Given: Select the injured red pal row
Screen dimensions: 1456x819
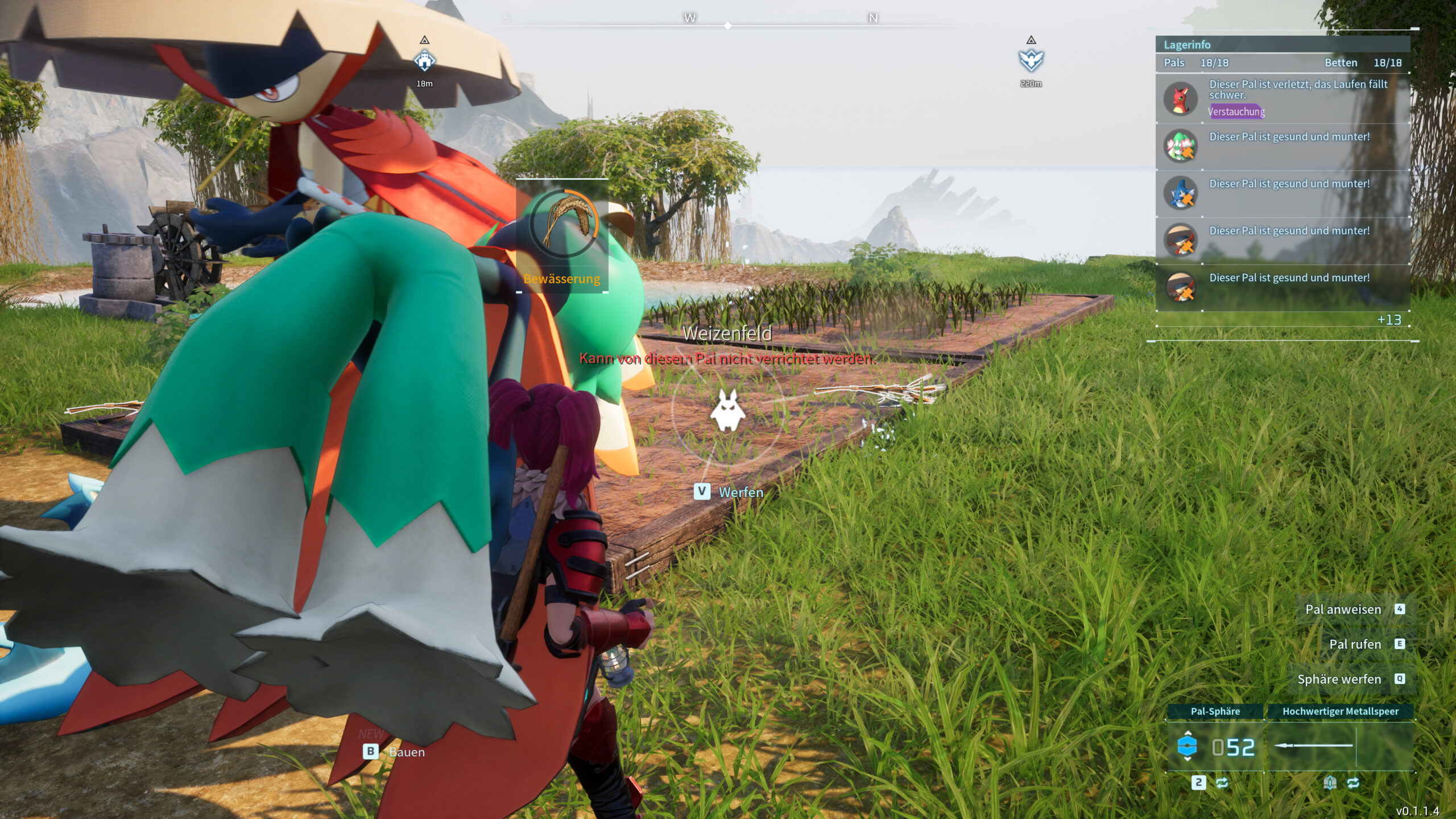Looking at the screenshot, I should (1283, 98).
